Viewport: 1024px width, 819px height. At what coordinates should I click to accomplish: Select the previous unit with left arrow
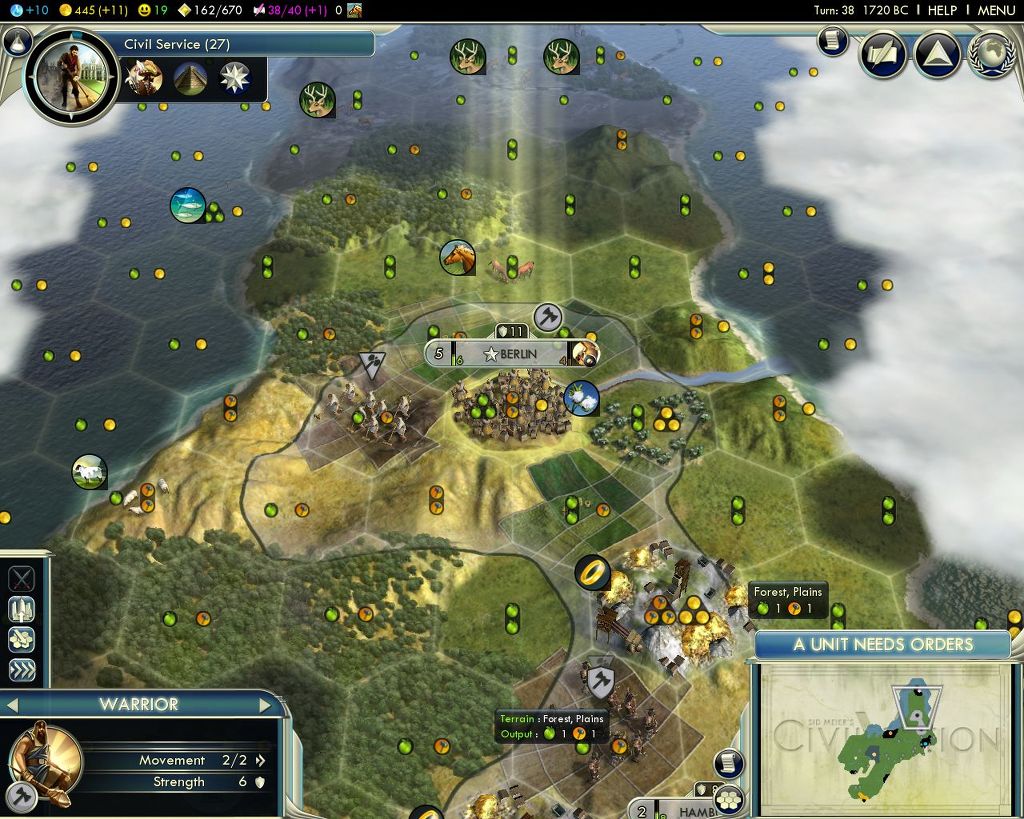[x=13, y=705]
